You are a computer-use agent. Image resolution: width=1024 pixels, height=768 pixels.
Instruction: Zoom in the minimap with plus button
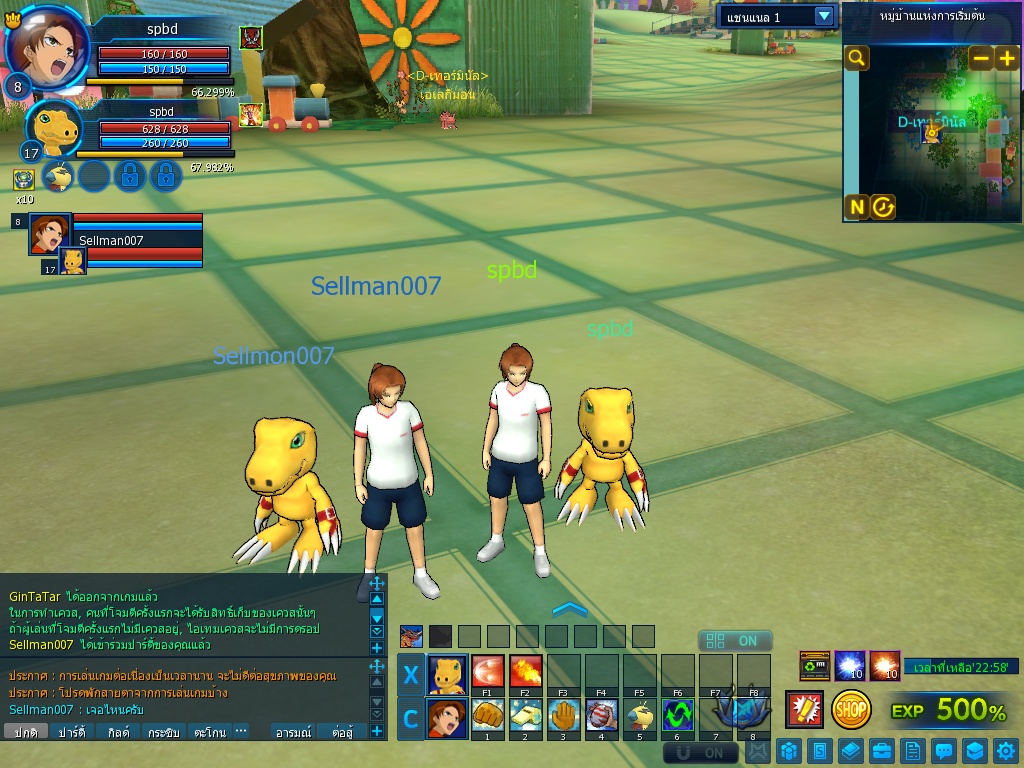1006,58
